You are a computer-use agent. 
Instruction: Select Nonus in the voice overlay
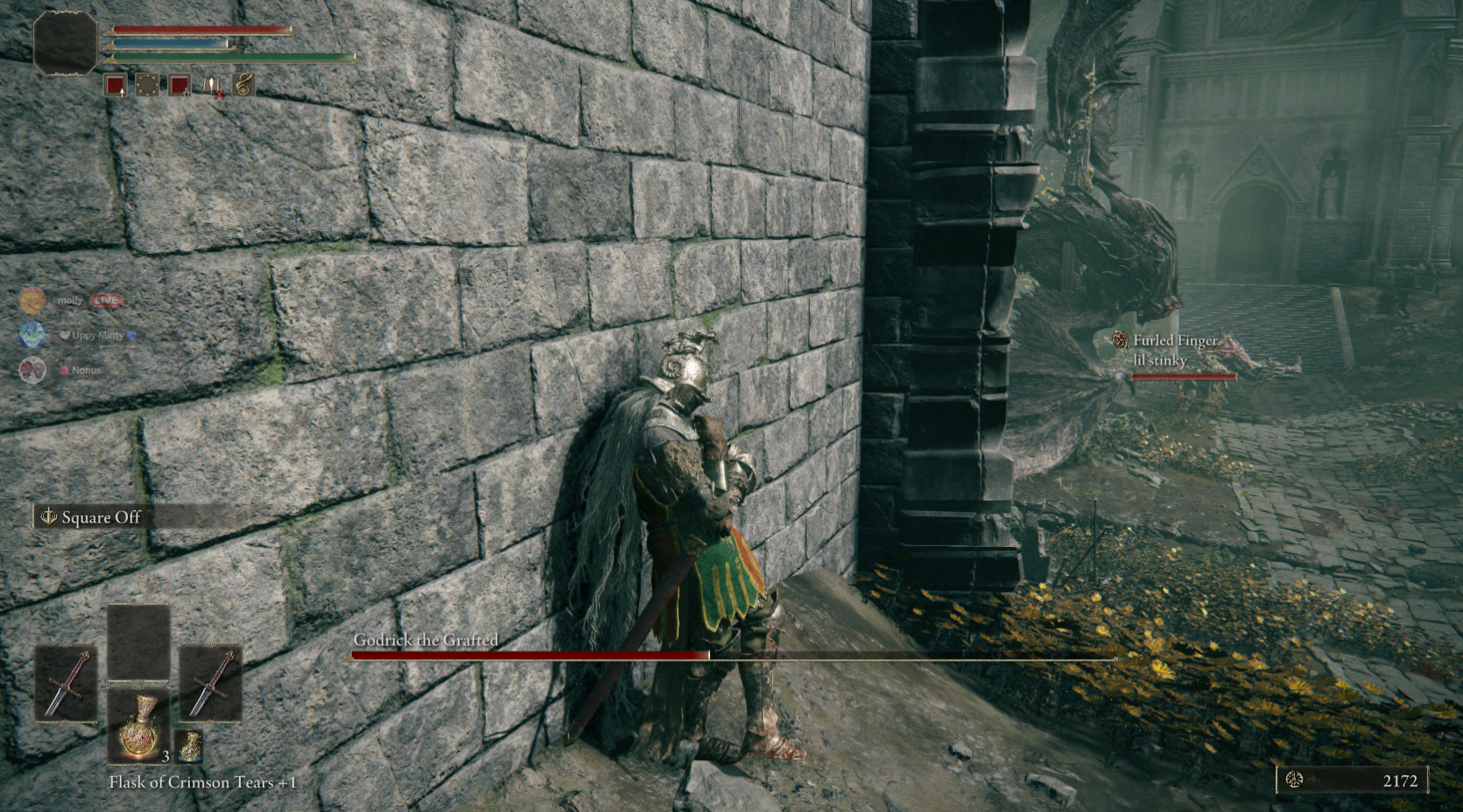(x=32, y=370)
